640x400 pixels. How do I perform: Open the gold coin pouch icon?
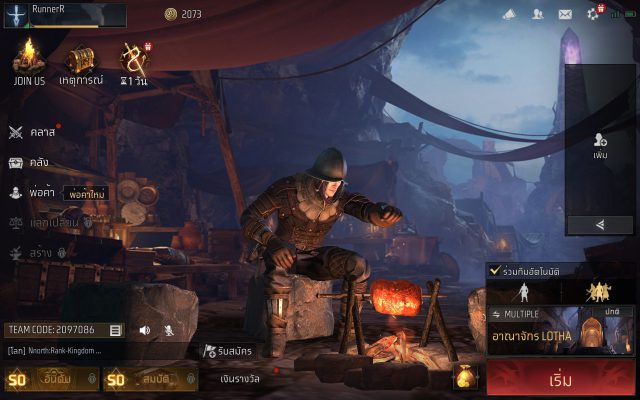465,377
